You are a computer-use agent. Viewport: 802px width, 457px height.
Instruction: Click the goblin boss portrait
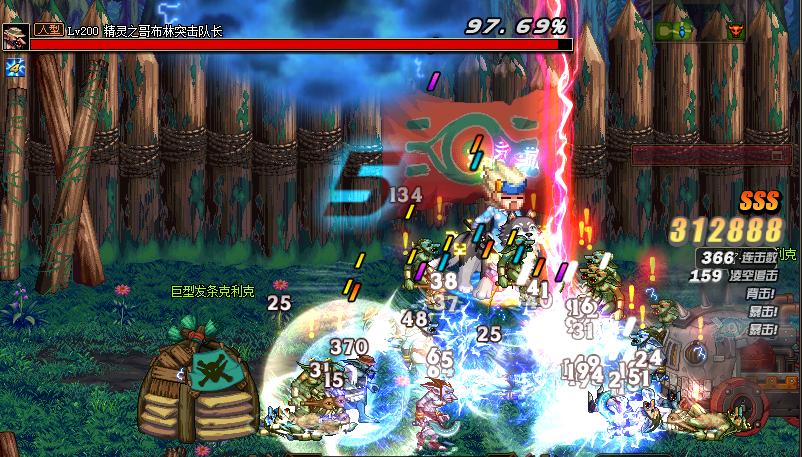pos(16,36)
